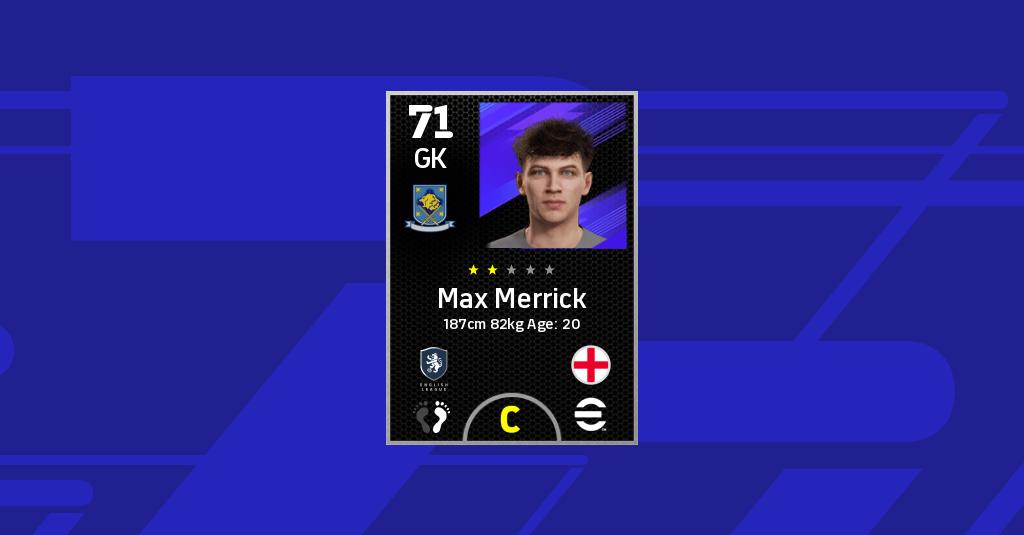
Task: Click the footprints icon
Action: [x=433, y=416]
